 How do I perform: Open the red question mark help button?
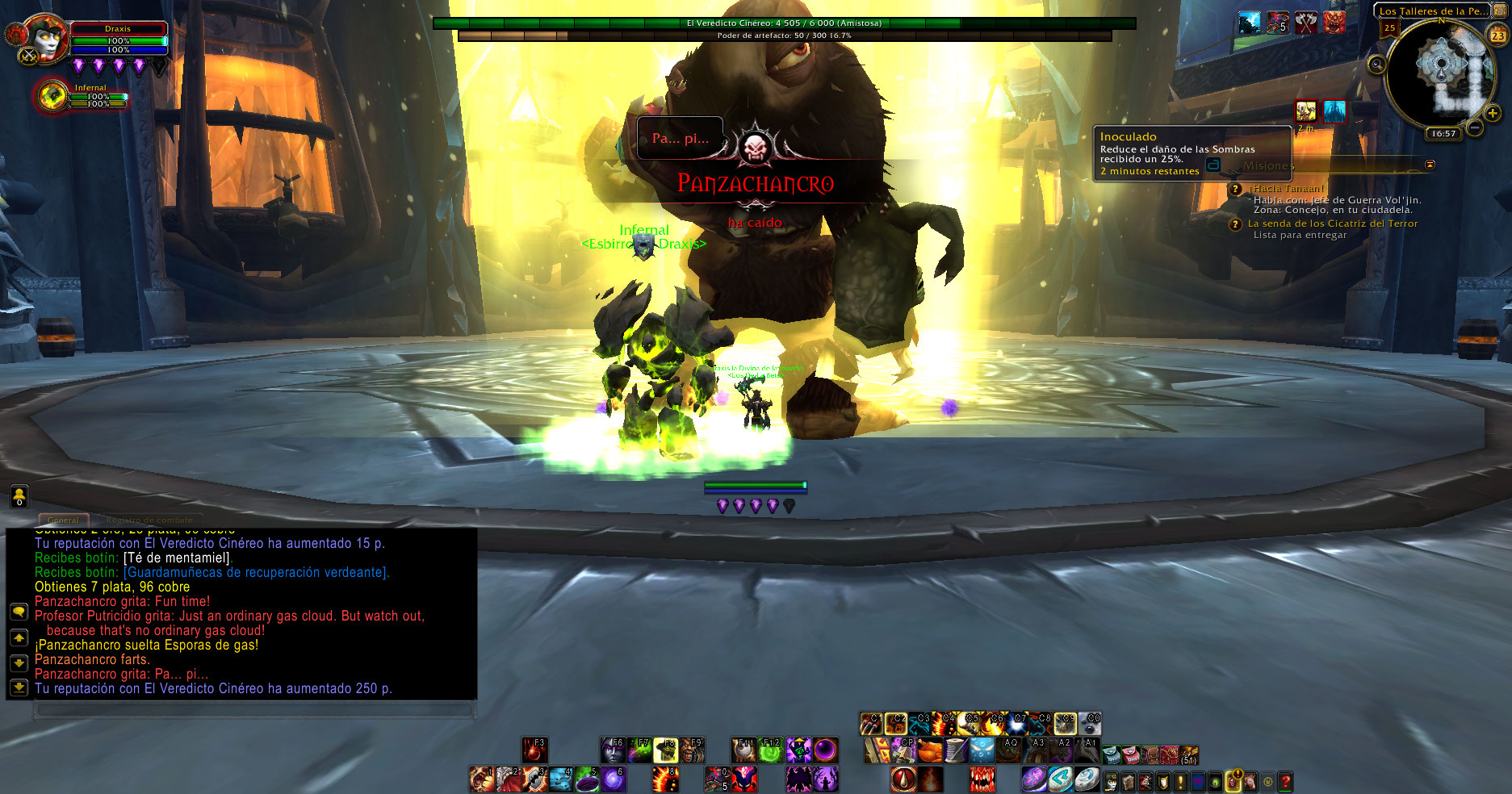pos(1285,780)
